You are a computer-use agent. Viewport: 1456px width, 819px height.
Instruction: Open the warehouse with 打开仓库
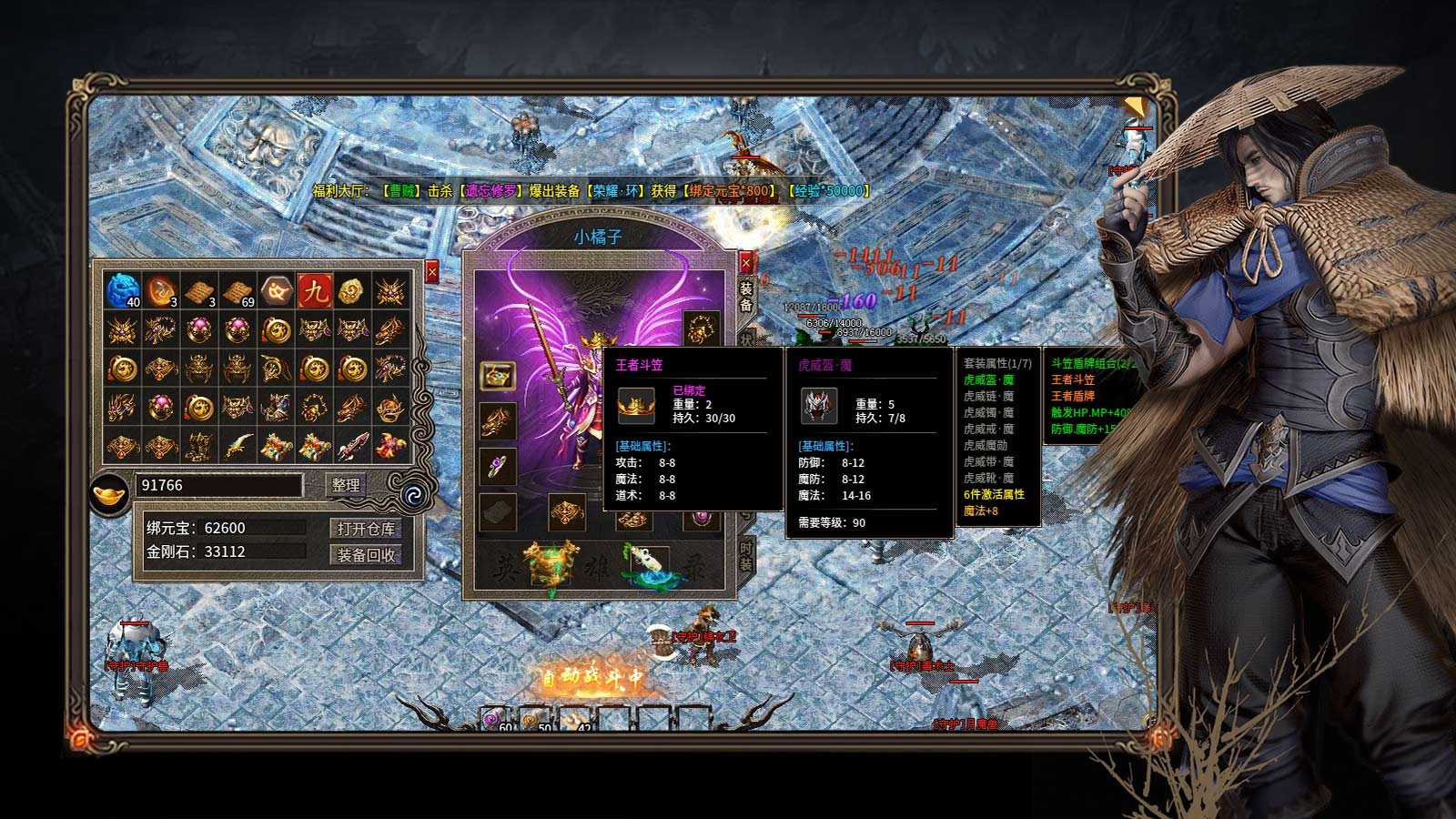[x=366, y=529]
